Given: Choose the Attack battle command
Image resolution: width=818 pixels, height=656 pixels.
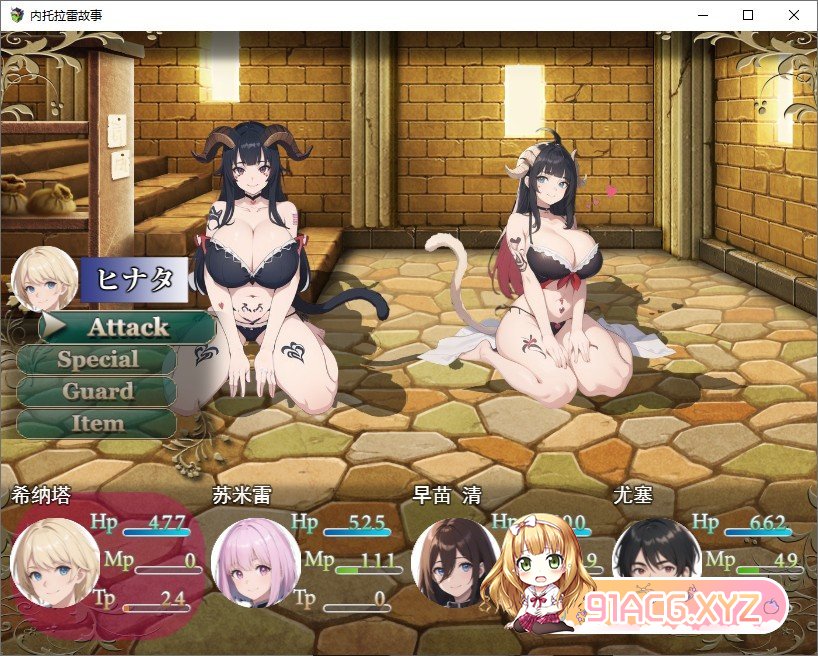Looking at the screenshot, I should point(127,327).
